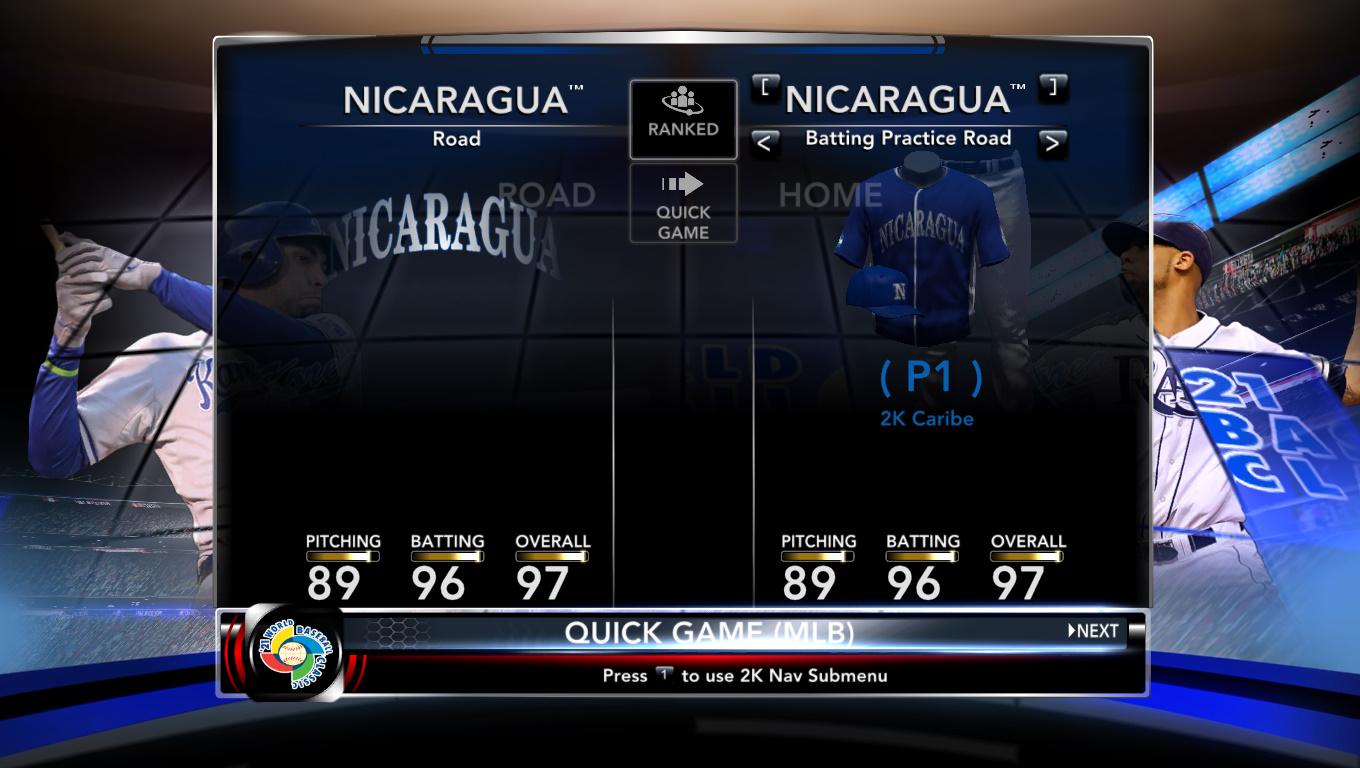Click the World Baseball Classic logo
This screenshot has height=768, width=1360.
(294, 654)
